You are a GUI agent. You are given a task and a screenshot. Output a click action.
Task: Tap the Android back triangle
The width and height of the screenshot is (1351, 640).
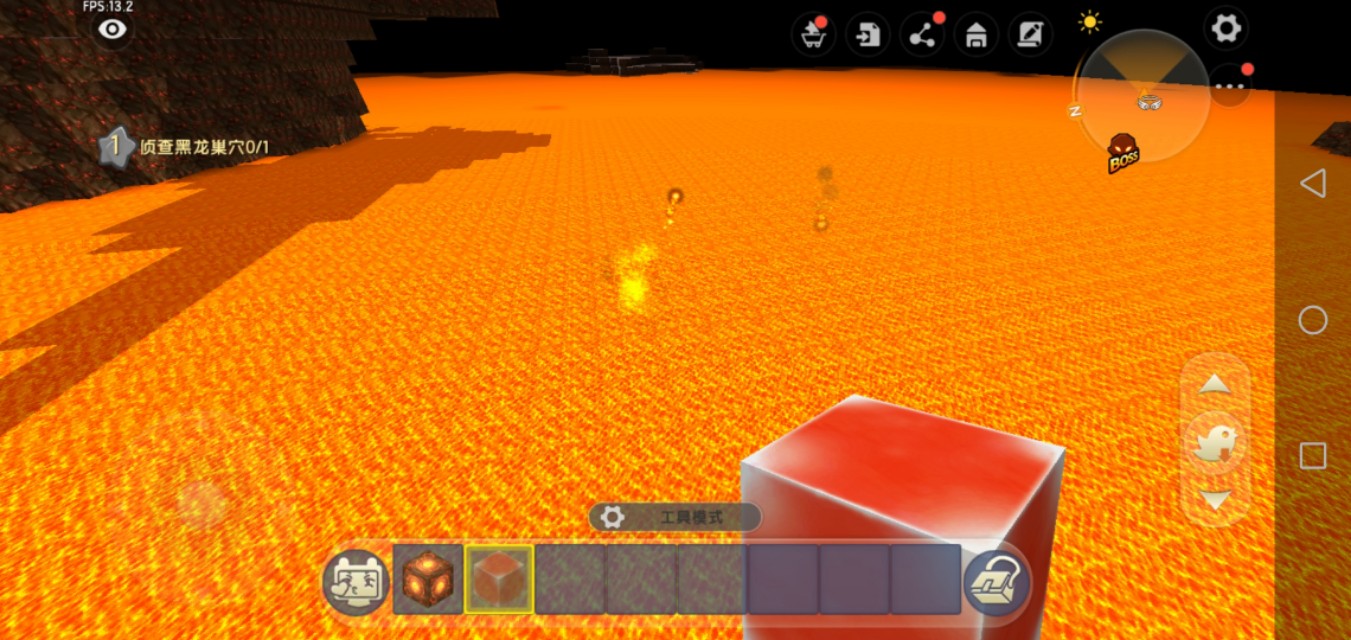tap(1312, 183)
